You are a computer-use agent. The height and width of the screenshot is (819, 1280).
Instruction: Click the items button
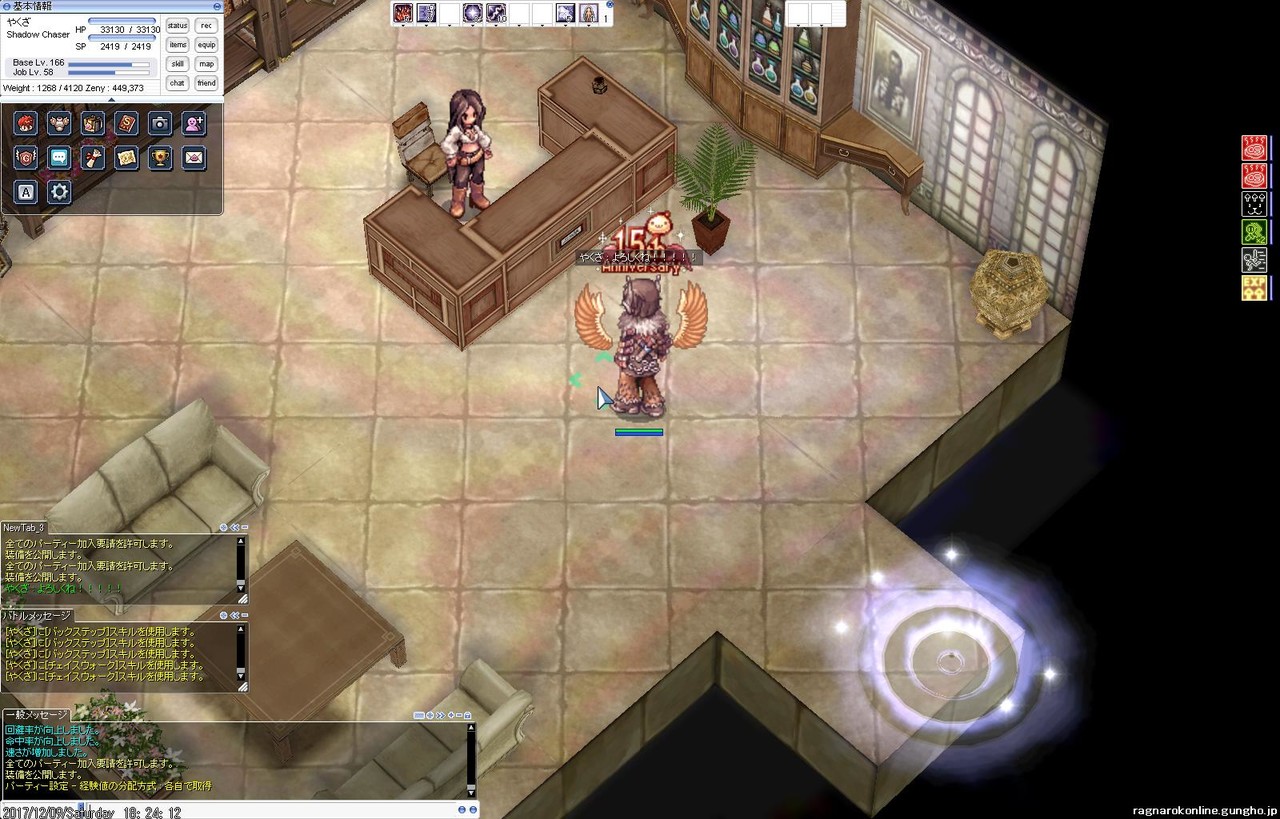tap(178, 45)
